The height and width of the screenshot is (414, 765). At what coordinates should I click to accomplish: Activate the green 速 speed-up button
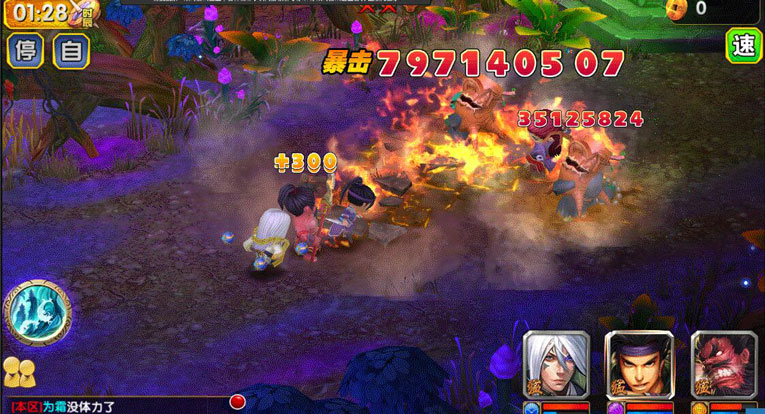[744, 46]
